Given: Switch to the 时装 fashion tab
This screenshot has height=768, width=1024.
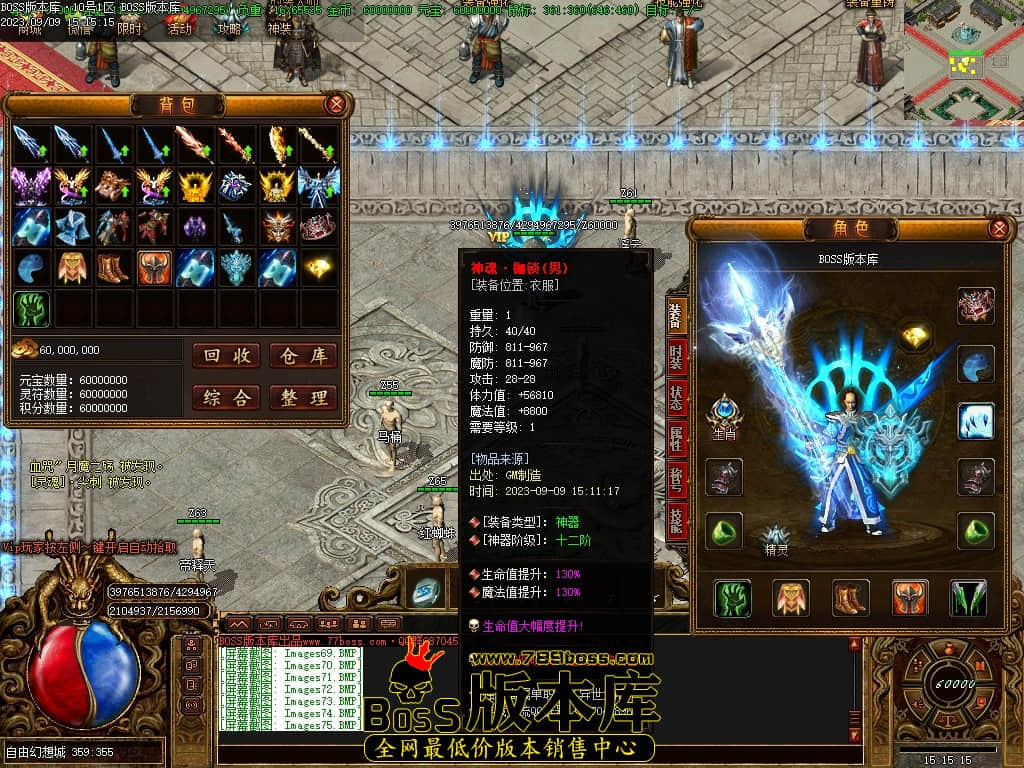Looking at the screenshot, I should (677, 359).
